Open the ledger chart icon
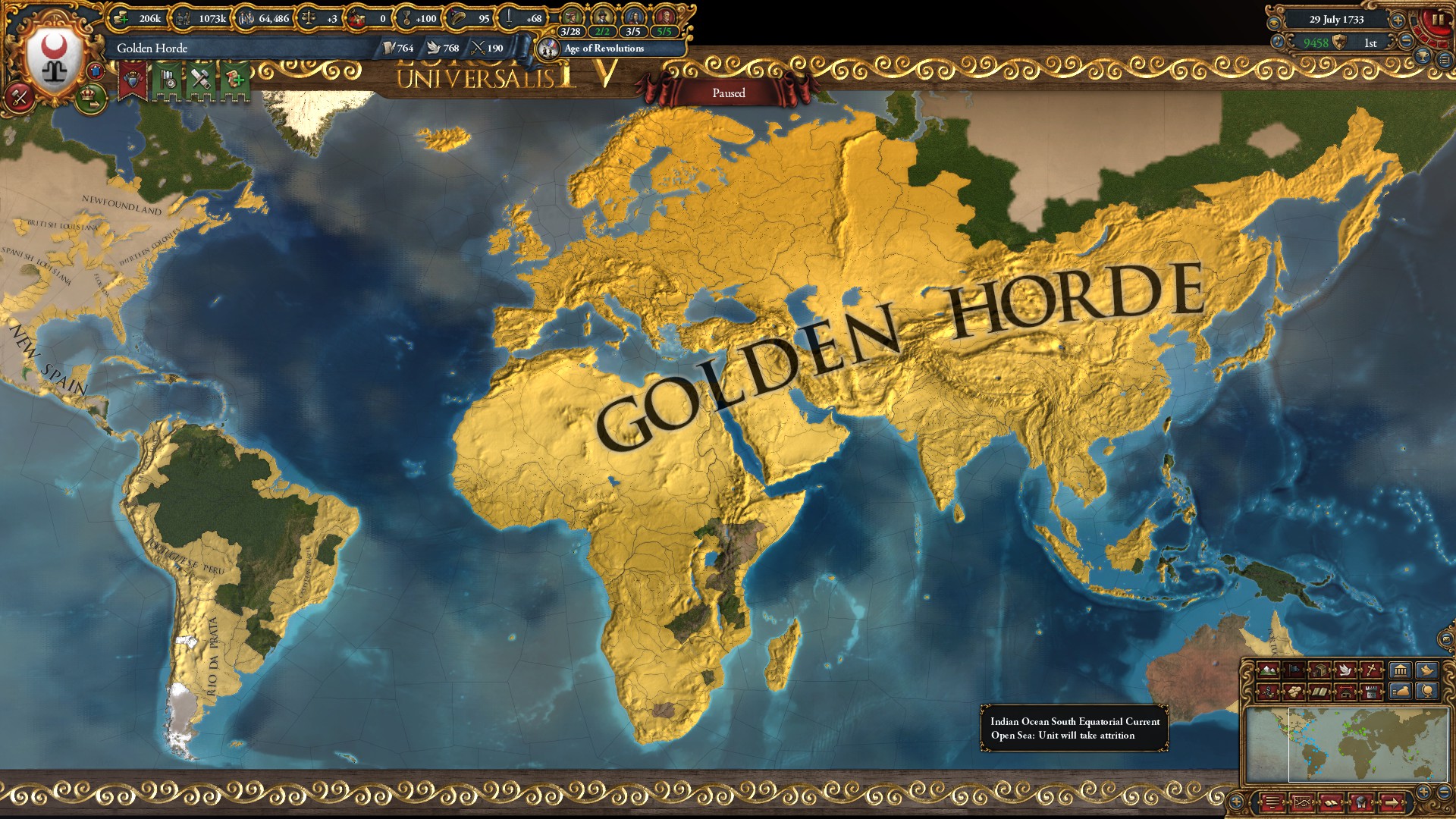The width and height of the screenshot is (1456, 819). click(1302, 802)
